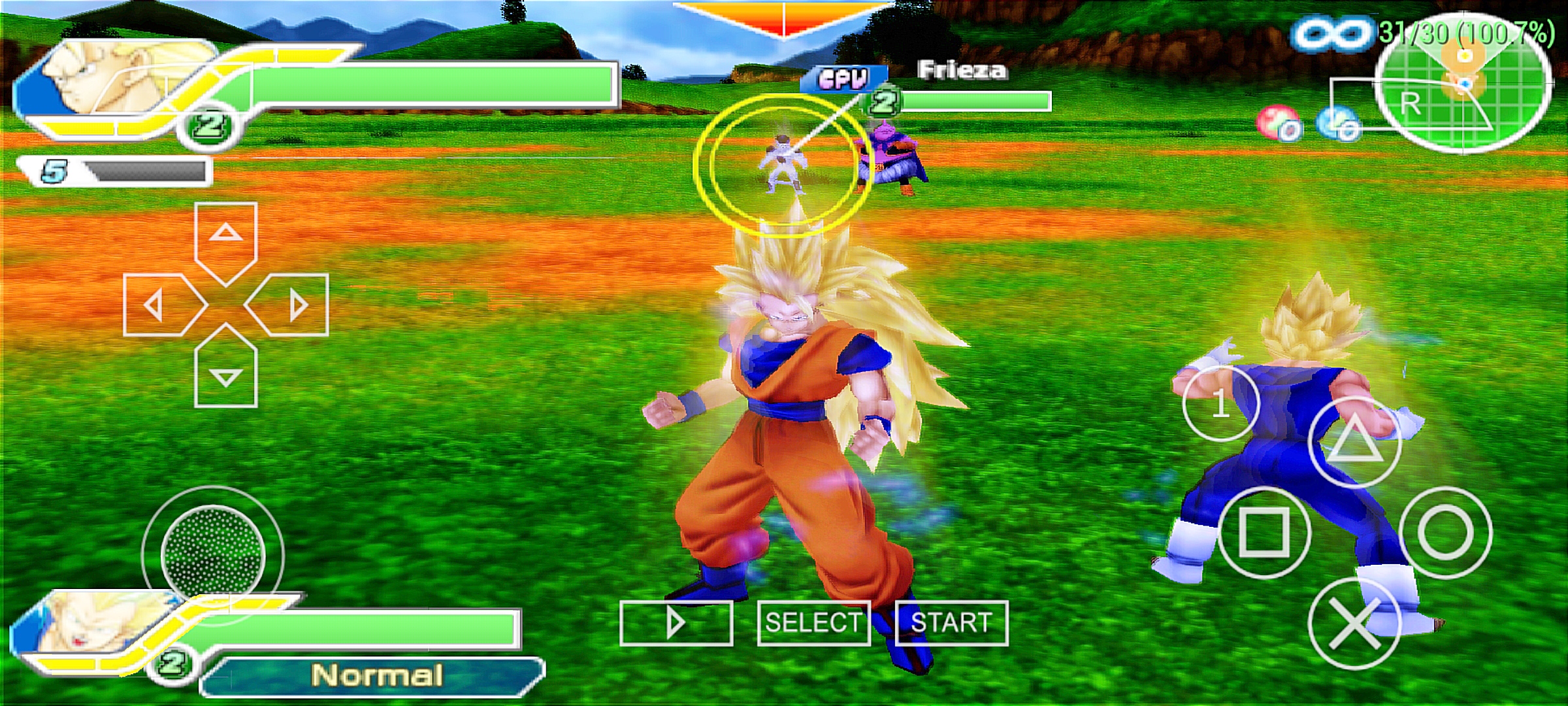
Task: Tap the combo button labeled 1
Action: point(1220,404)
